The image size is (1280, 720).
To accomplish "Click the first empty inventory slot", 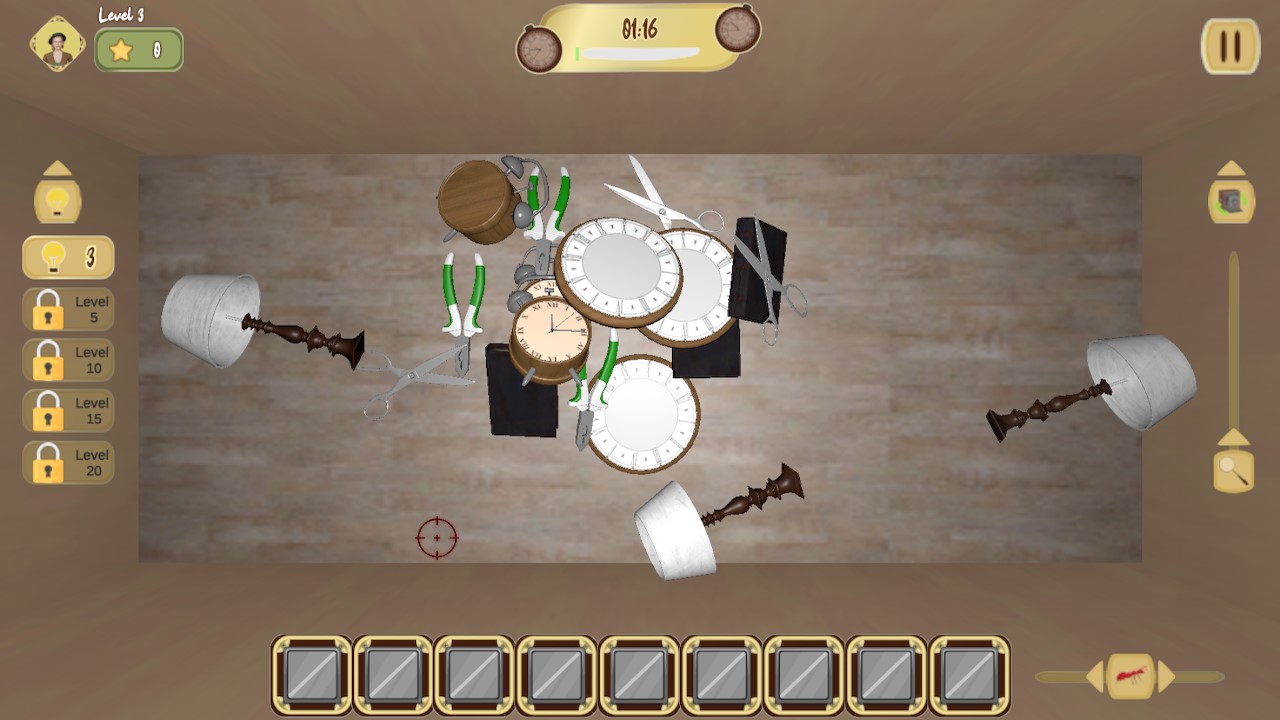I will (x=312, y=675).
